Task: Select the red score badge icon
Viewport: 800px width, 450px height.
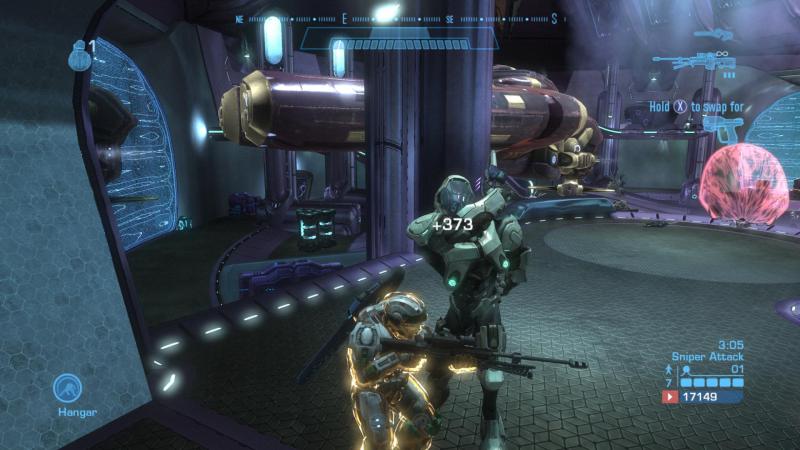Action: (x=669, y=397)
